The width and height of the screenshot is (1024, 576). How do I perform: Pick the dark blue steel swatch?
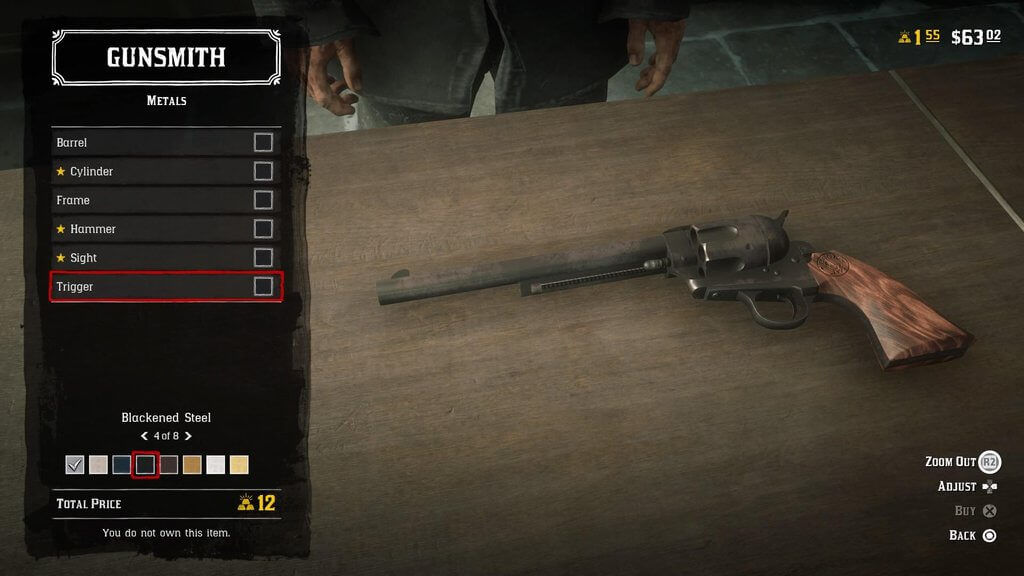click(122, 465)
